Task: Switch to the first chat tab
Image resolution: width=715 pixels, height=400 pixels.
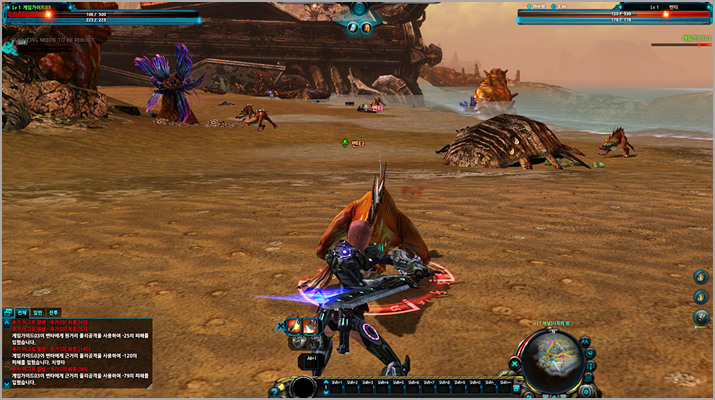Action: click(x=21, y=313)
